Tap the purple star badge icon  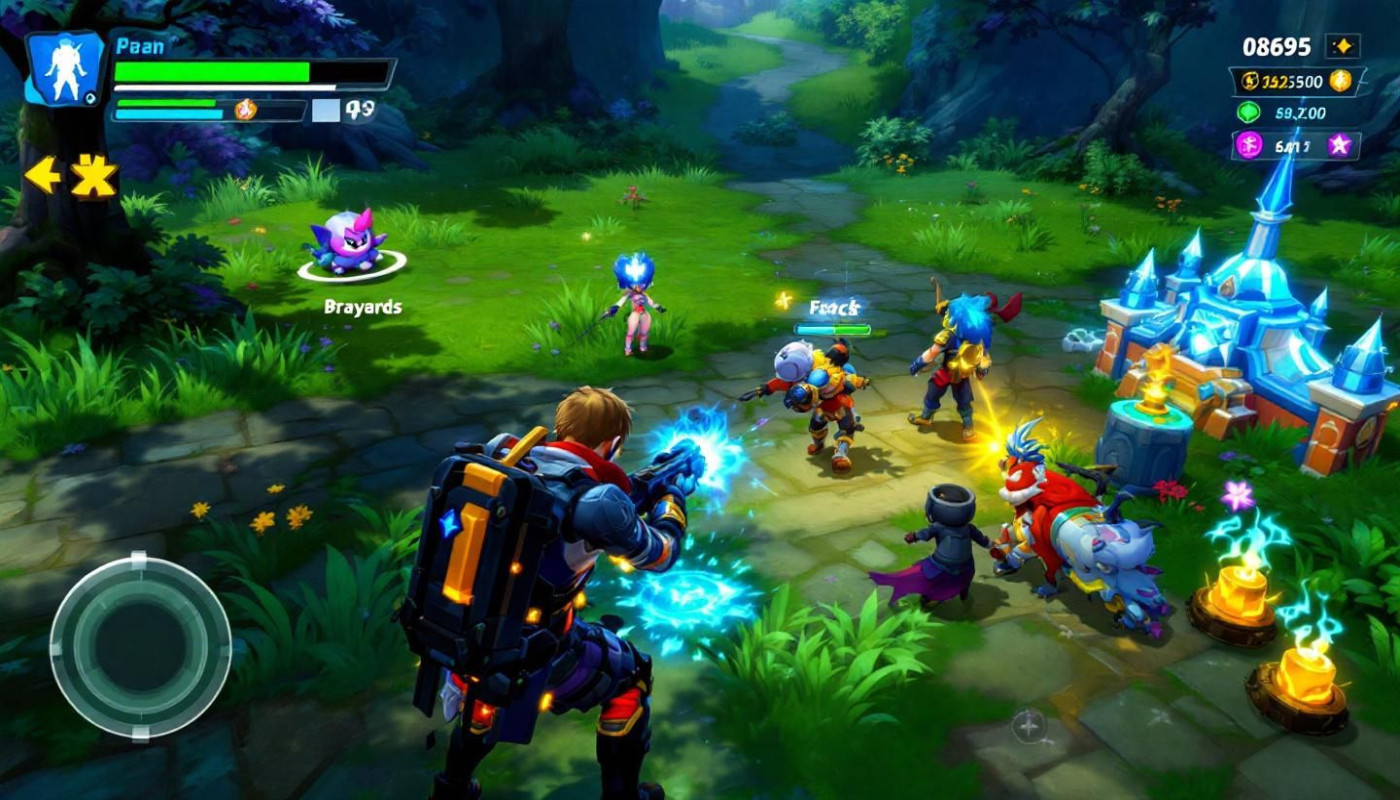[x=1339, y=146]
